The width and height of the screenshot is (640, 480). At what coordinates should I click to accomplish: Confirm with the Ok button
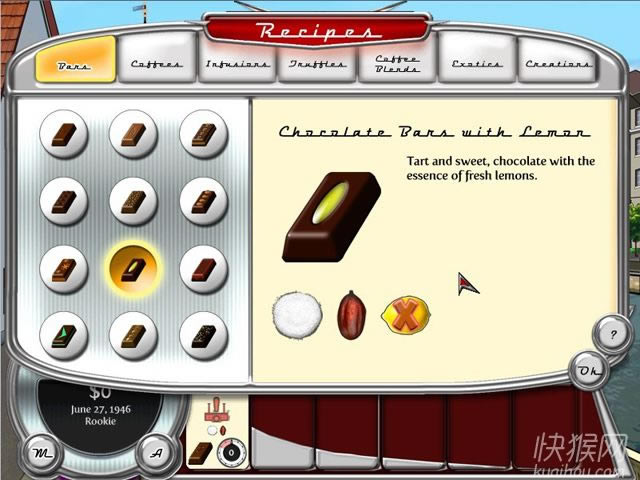tap(590, 371)
